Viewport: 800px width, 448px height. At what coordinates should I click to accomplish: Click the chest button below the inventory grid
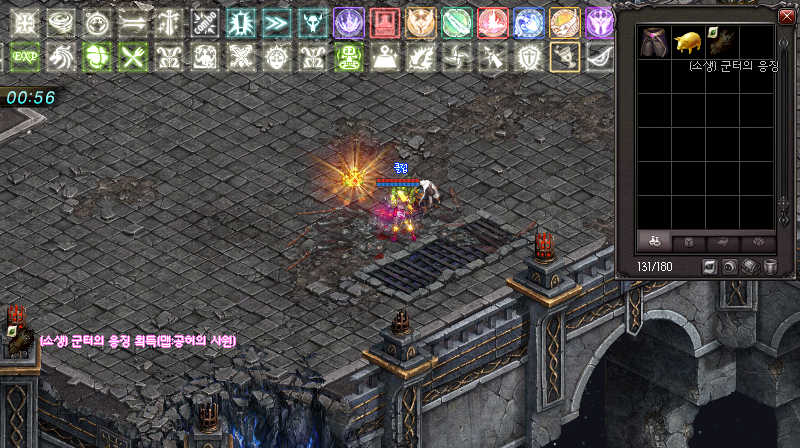coord(751,267)
